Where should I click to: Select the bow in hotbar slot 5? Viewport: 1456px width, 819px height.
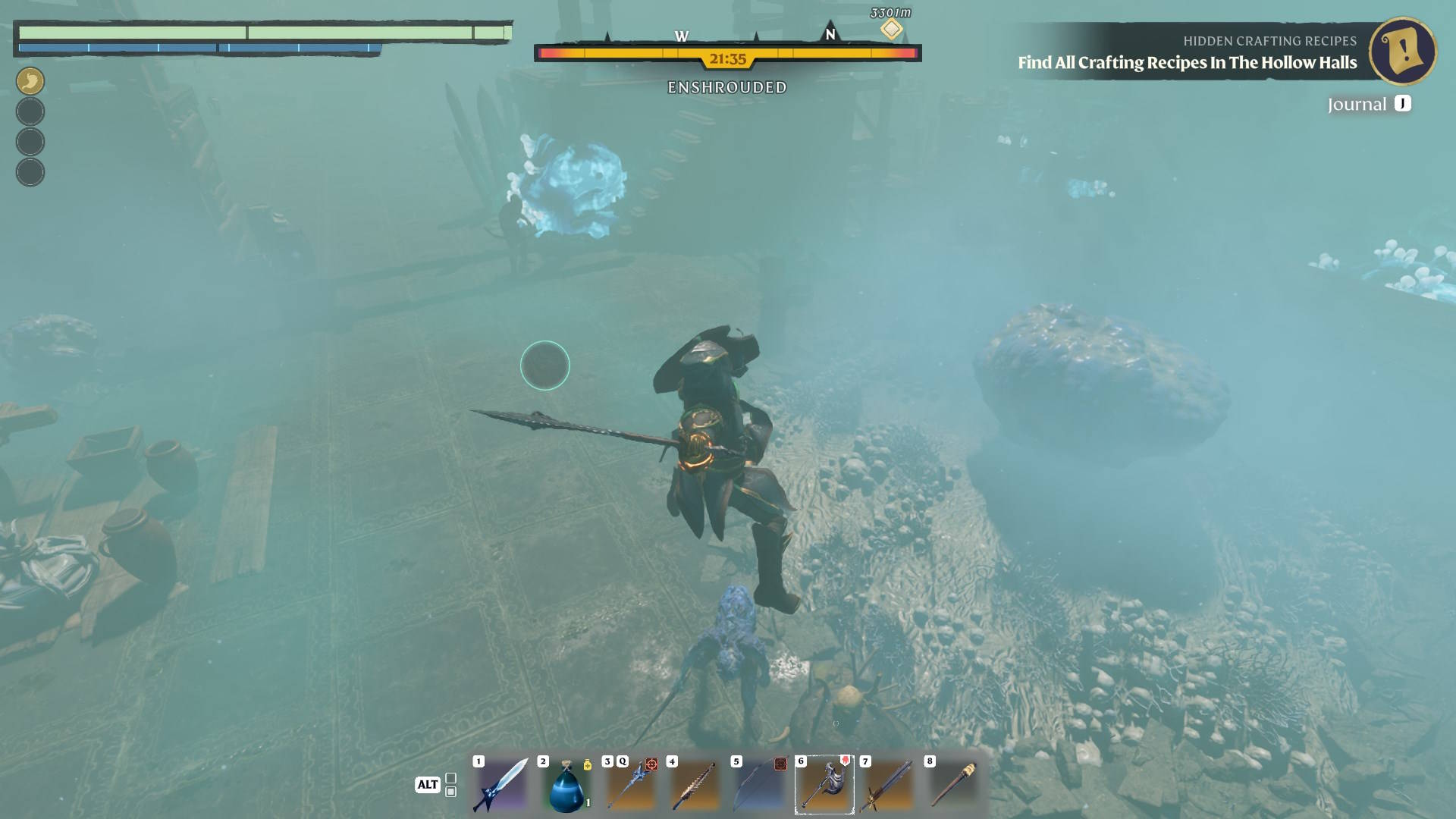(x=759, y=785)
